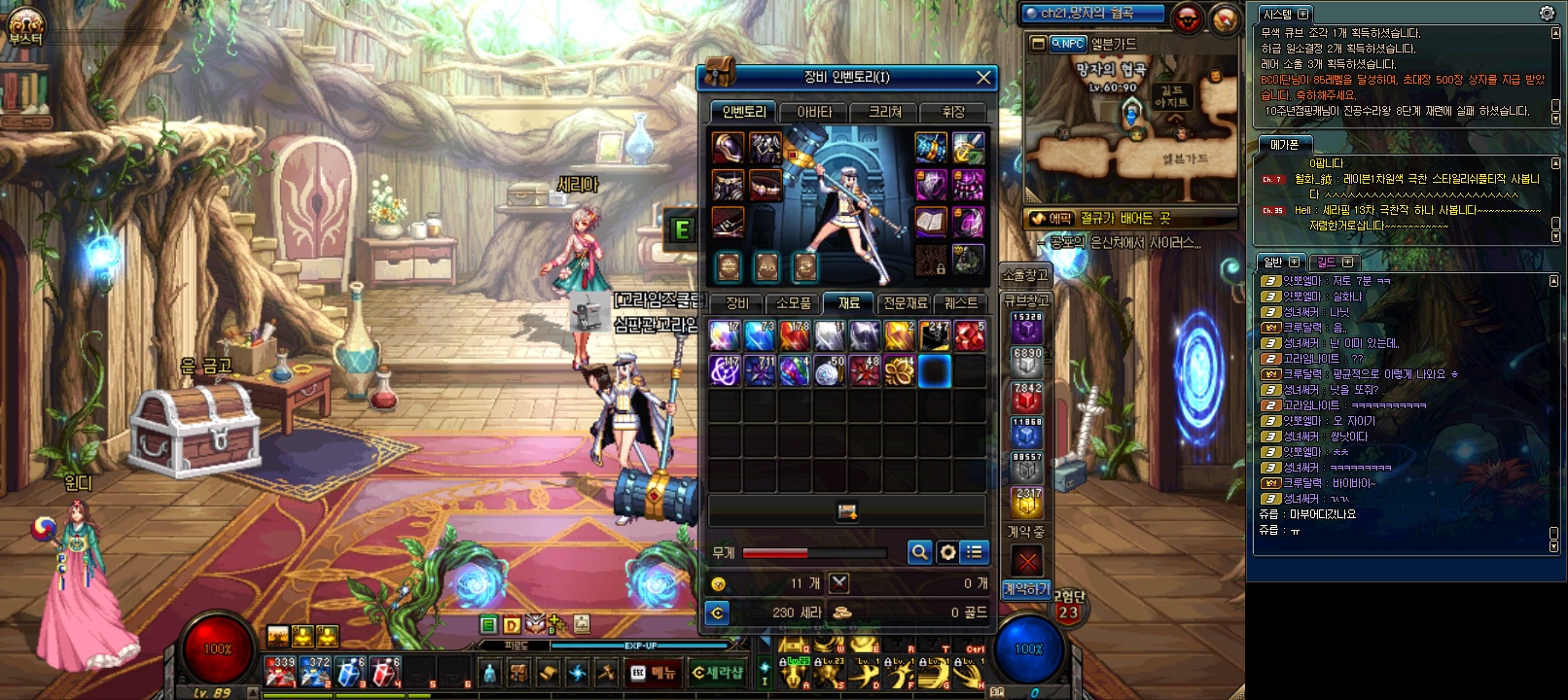Select the golden flower material slot
The image size is (1568, 700).
point(900,370)
